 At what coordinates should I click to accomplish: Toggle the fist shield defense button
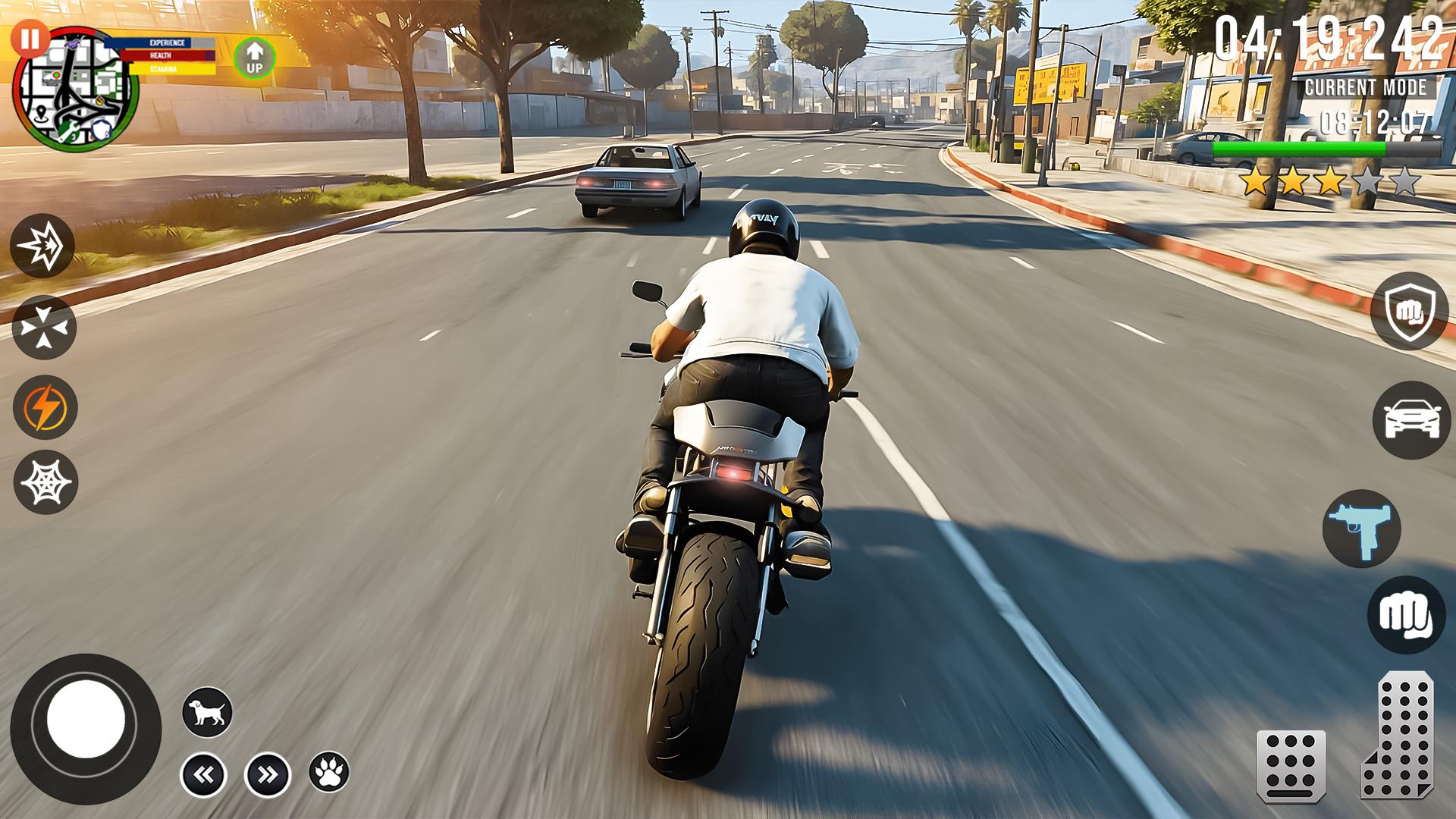(1410, 311)
